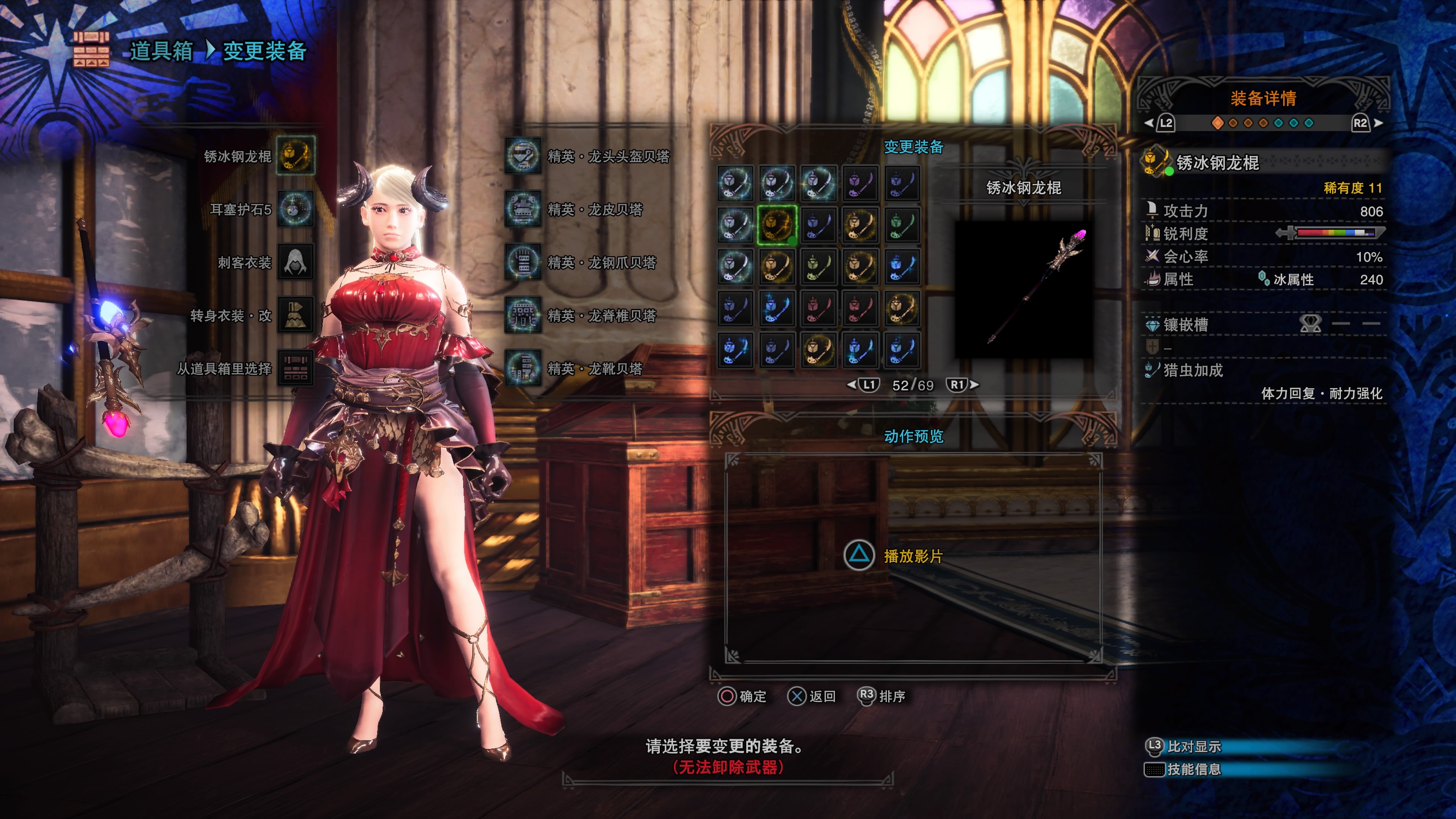
Task: Choose 精英·龙皮贝塔 chest armor slot
Action: click(523, 209)
